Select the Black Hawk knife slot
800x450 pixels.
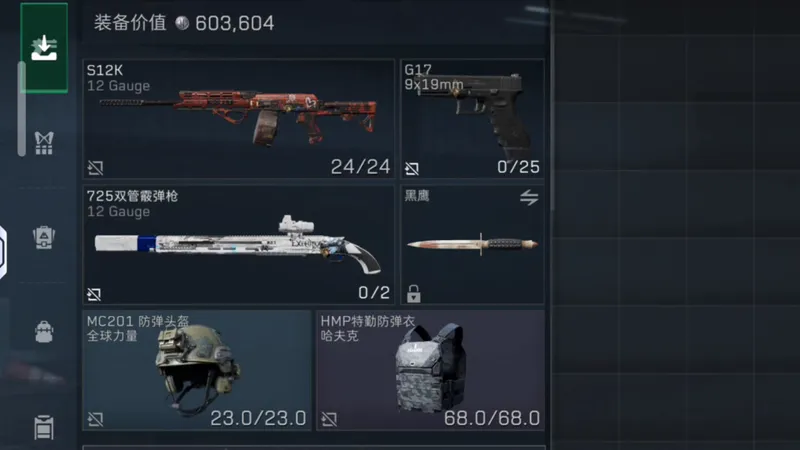tap(472, 245)
